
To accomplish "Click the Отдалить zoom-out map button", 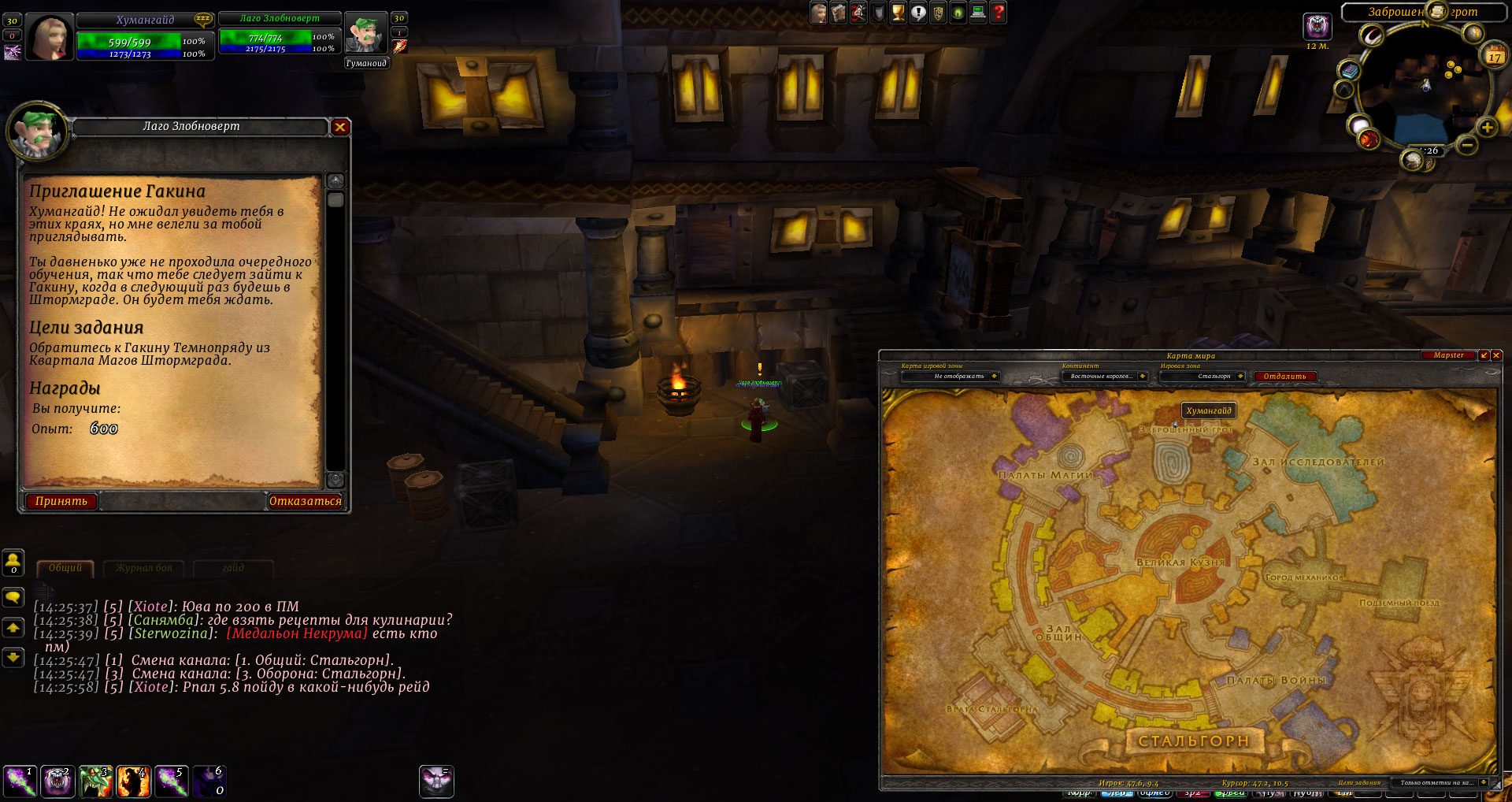I will coord(1284,377).
